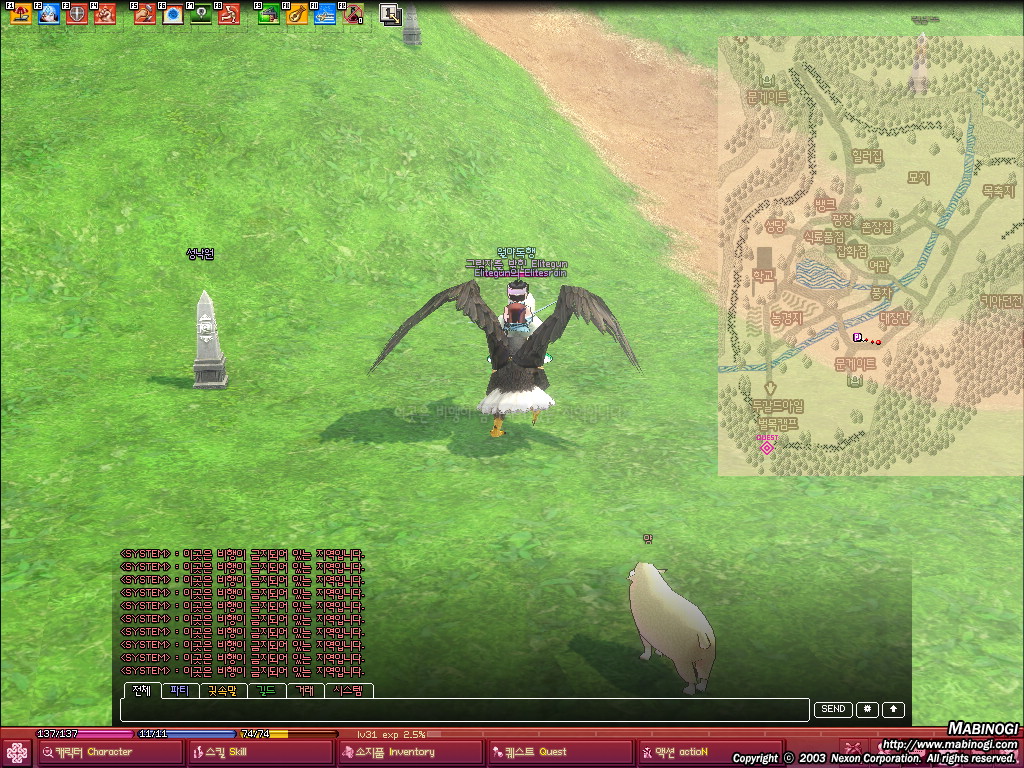Activate the F4 fist smash skill
Image resolution: width=1024 pixels, height=768 pixels.
coord(105,14)
